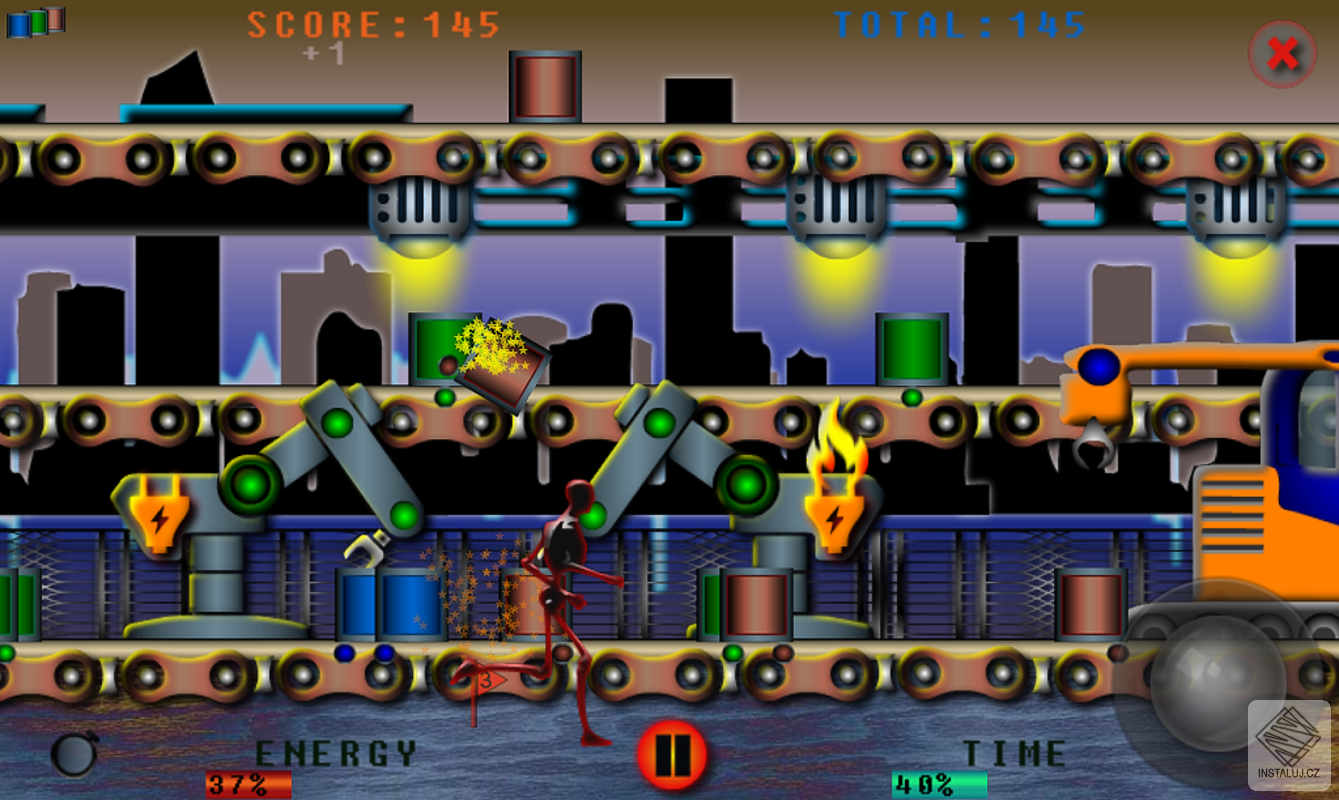
Task: Tap the grey virtual joystick ball
Action: (x=1217, y=679)
